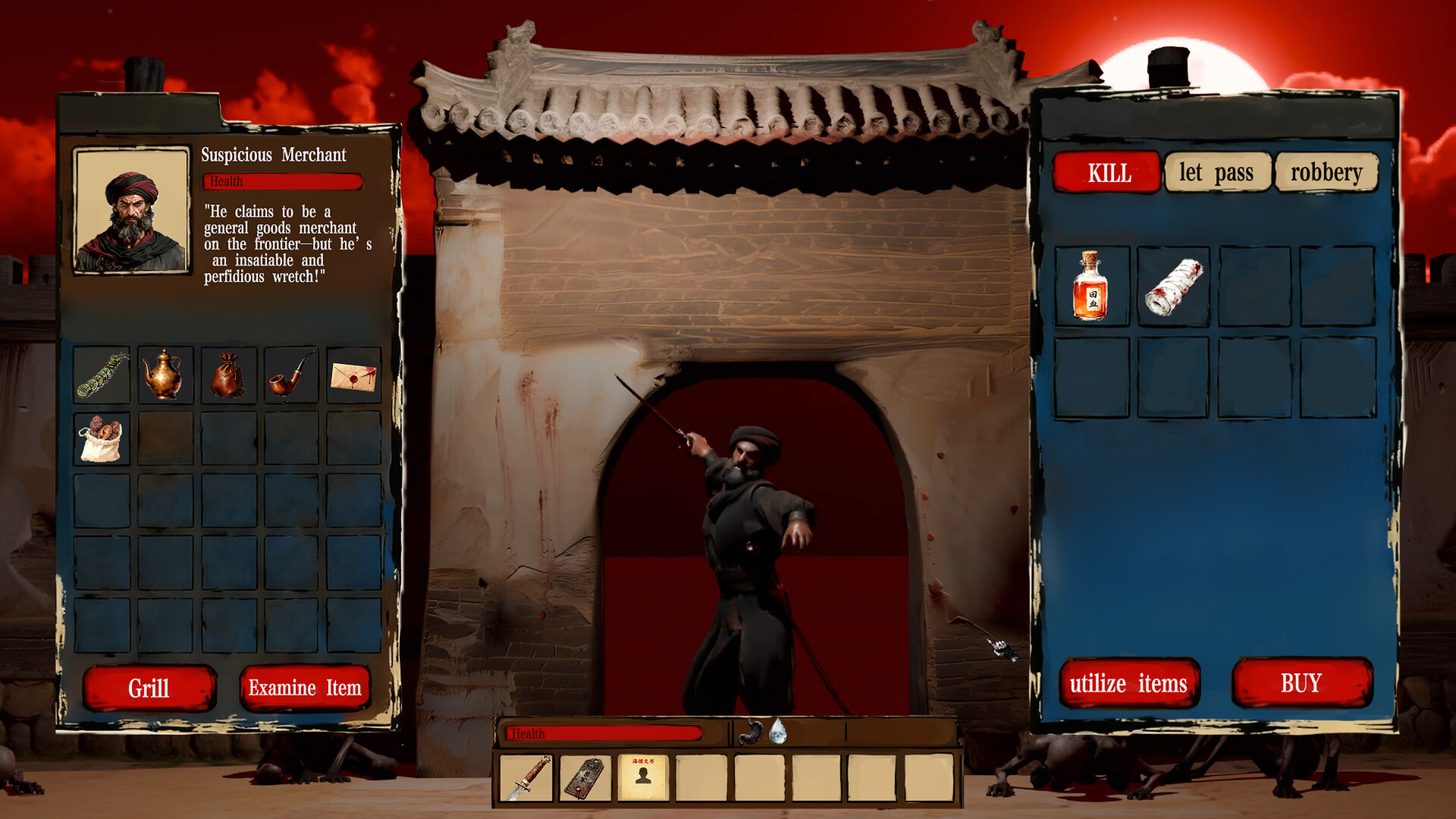Choose the KILL option
The image size is (1456, 819).
pos(1106,173)
